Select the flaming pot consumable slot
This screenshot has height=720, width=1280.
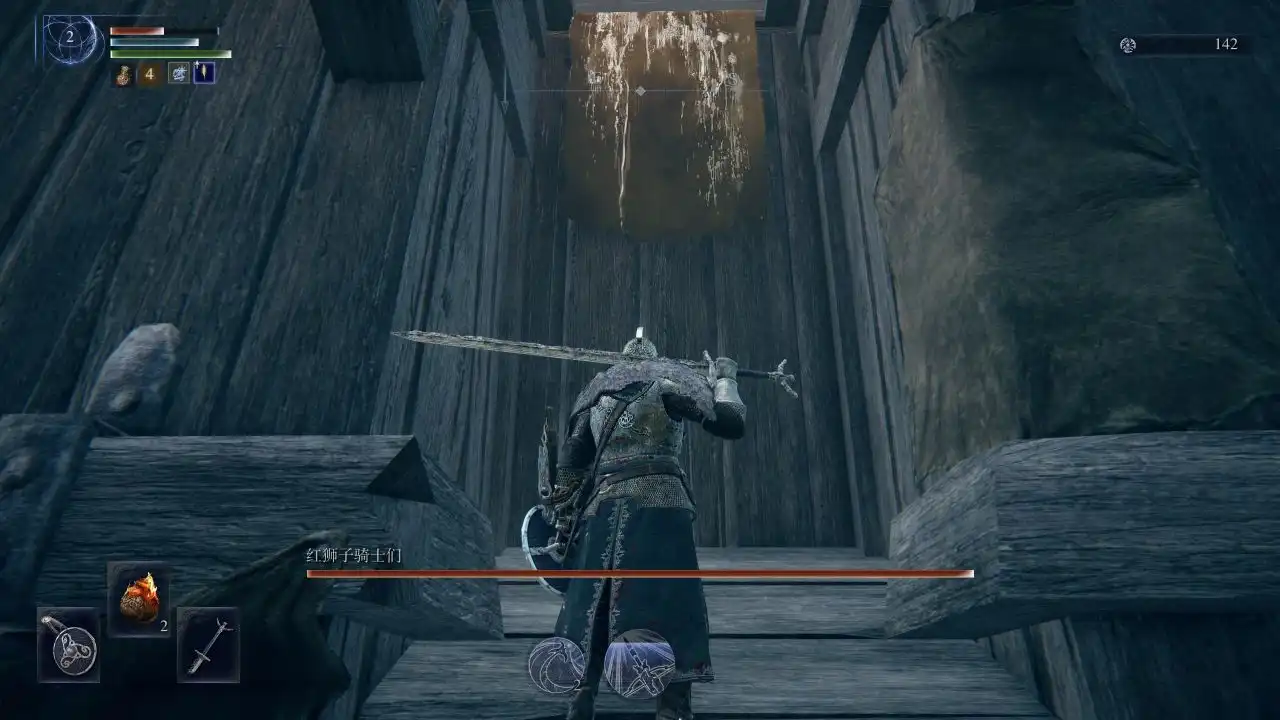(138, 598)
